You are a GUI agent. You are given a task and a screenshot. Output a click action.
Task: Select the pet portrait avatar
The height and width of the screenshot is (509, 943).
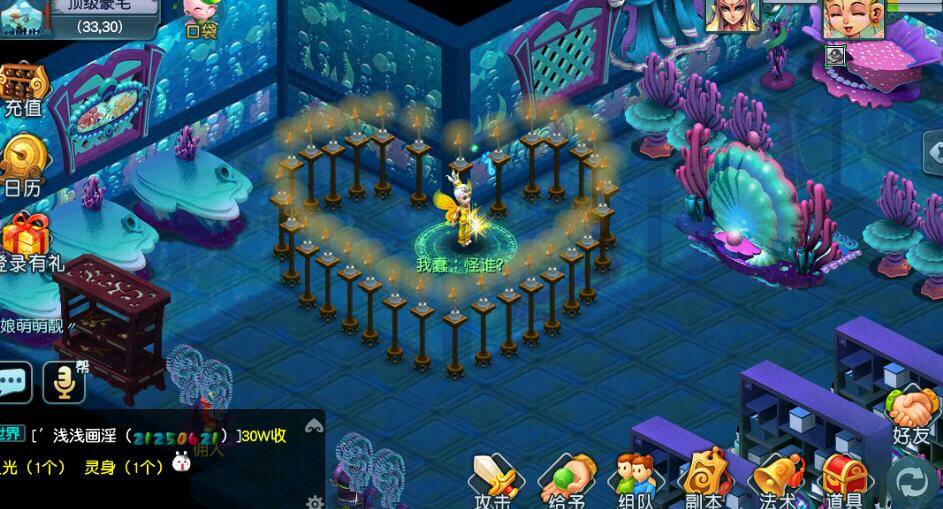[x=733, y=15]
